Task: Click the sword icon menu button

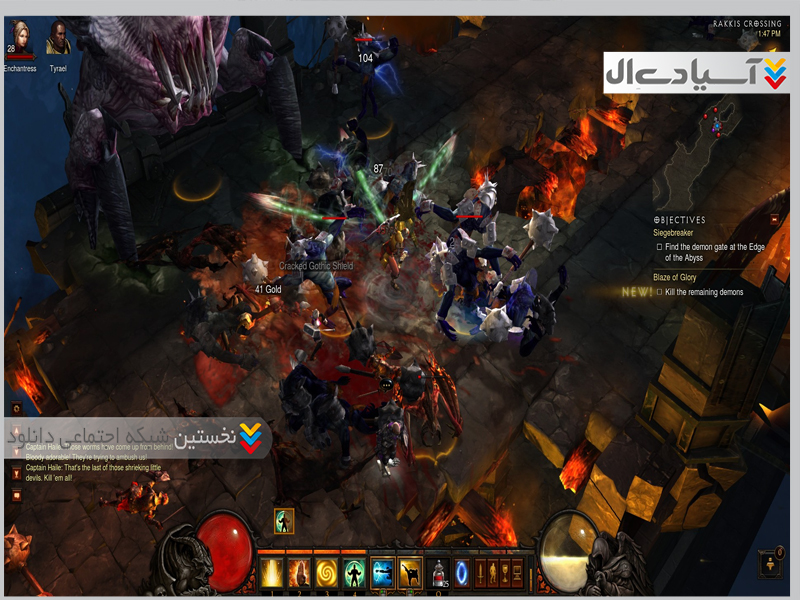Action: tap(480, 572)
